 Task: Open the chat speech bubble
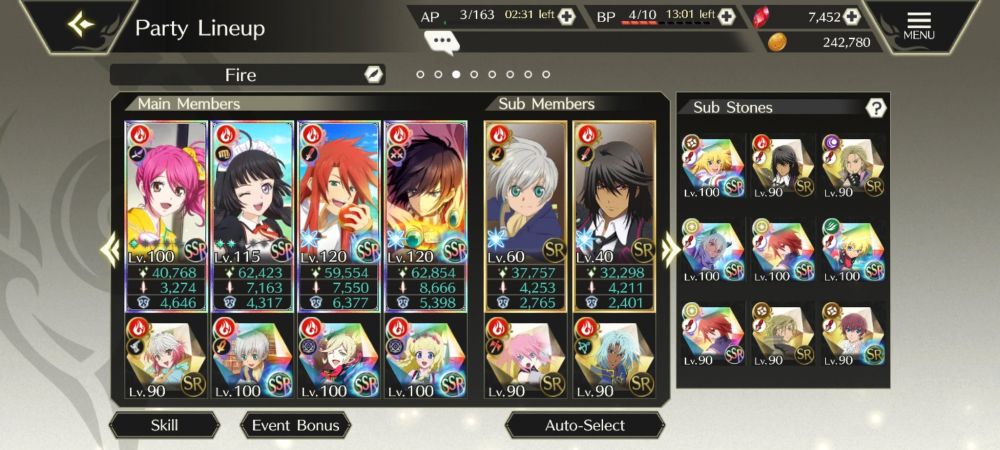[x=441, y=41]
